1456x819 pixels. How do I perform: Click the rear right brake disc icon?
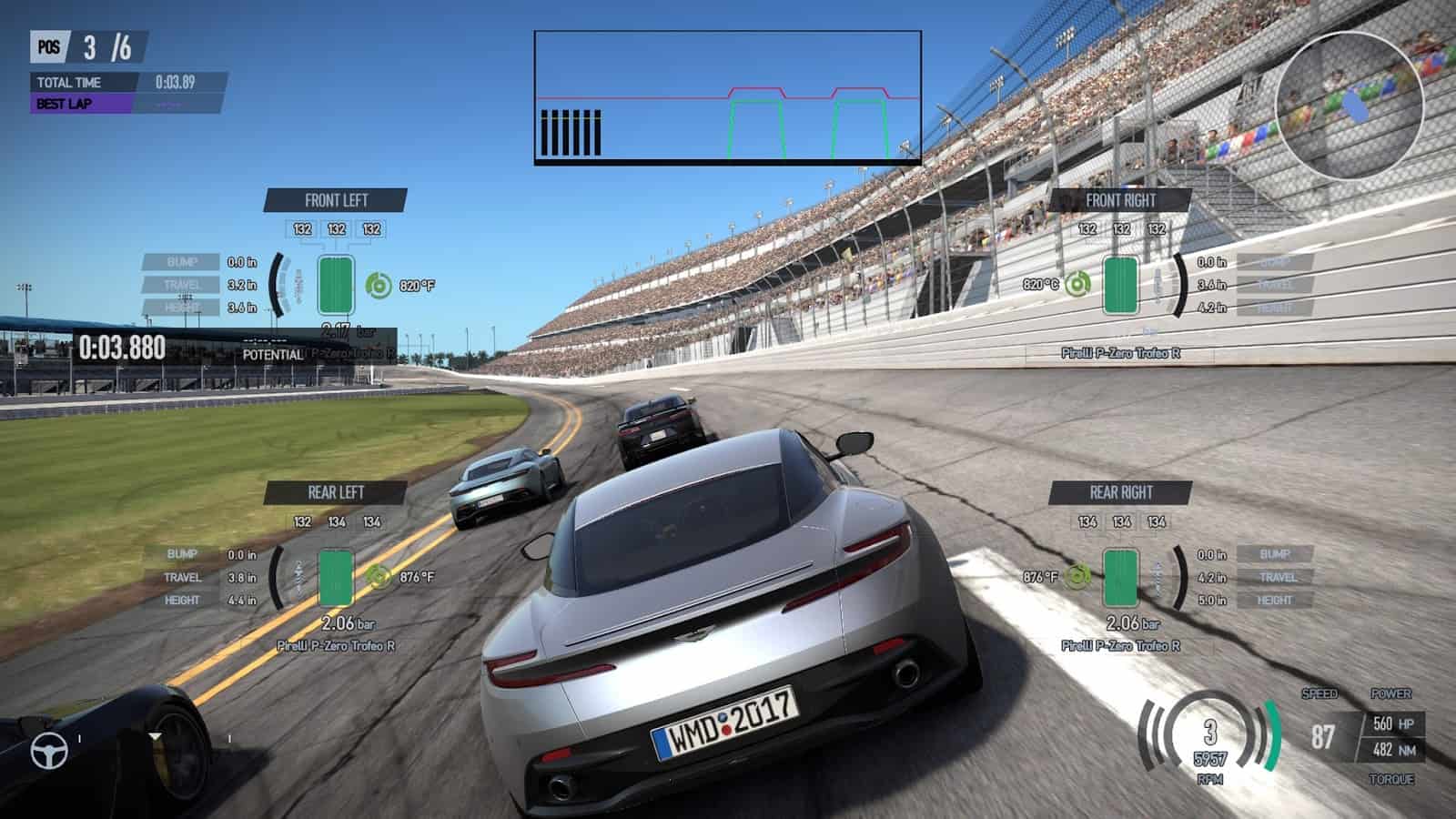pos(1077,576)
